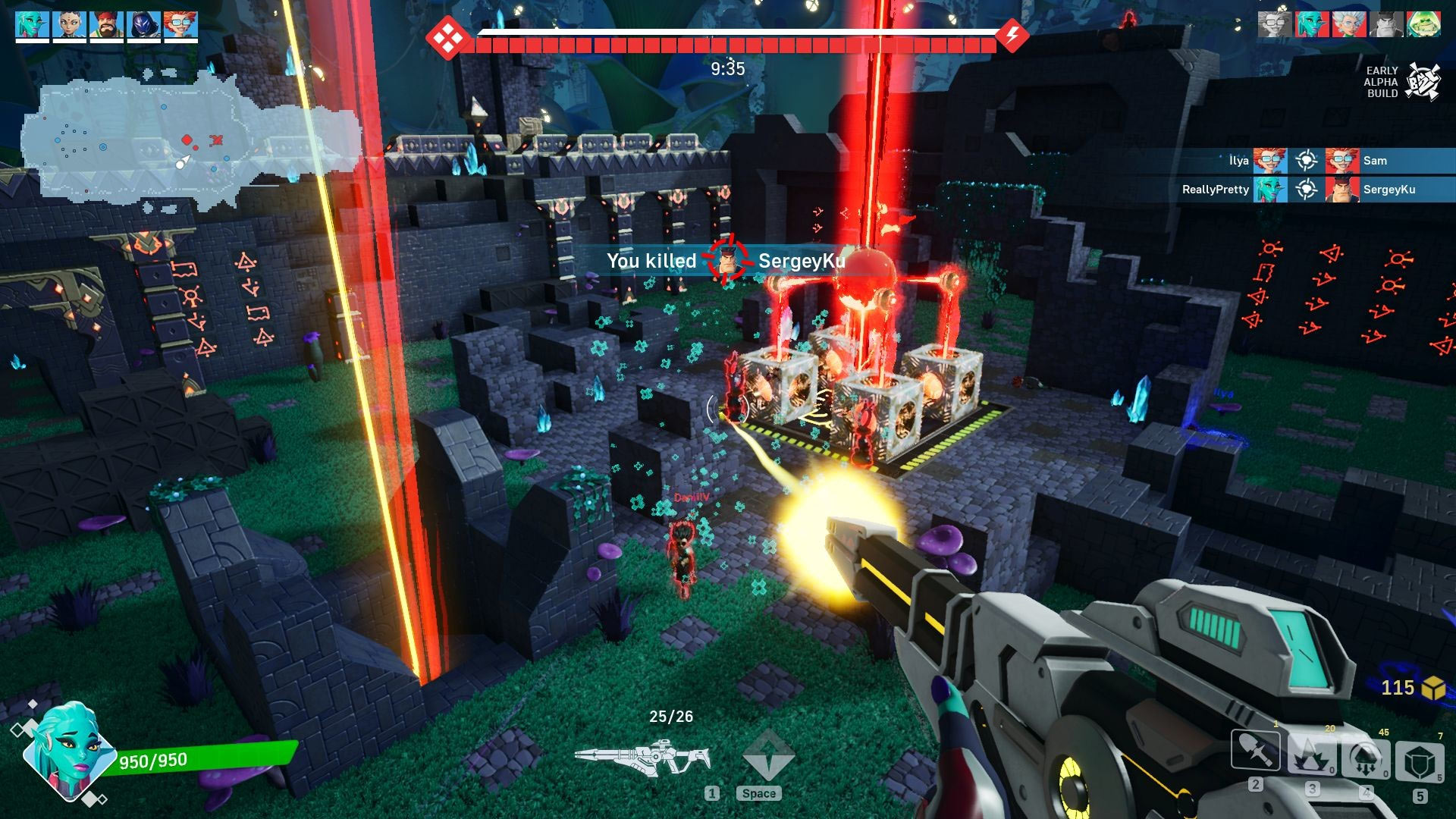Screen dimensions: 1456x819
Task: Select the frog enemy portrait
Action: pos(1423,24)
